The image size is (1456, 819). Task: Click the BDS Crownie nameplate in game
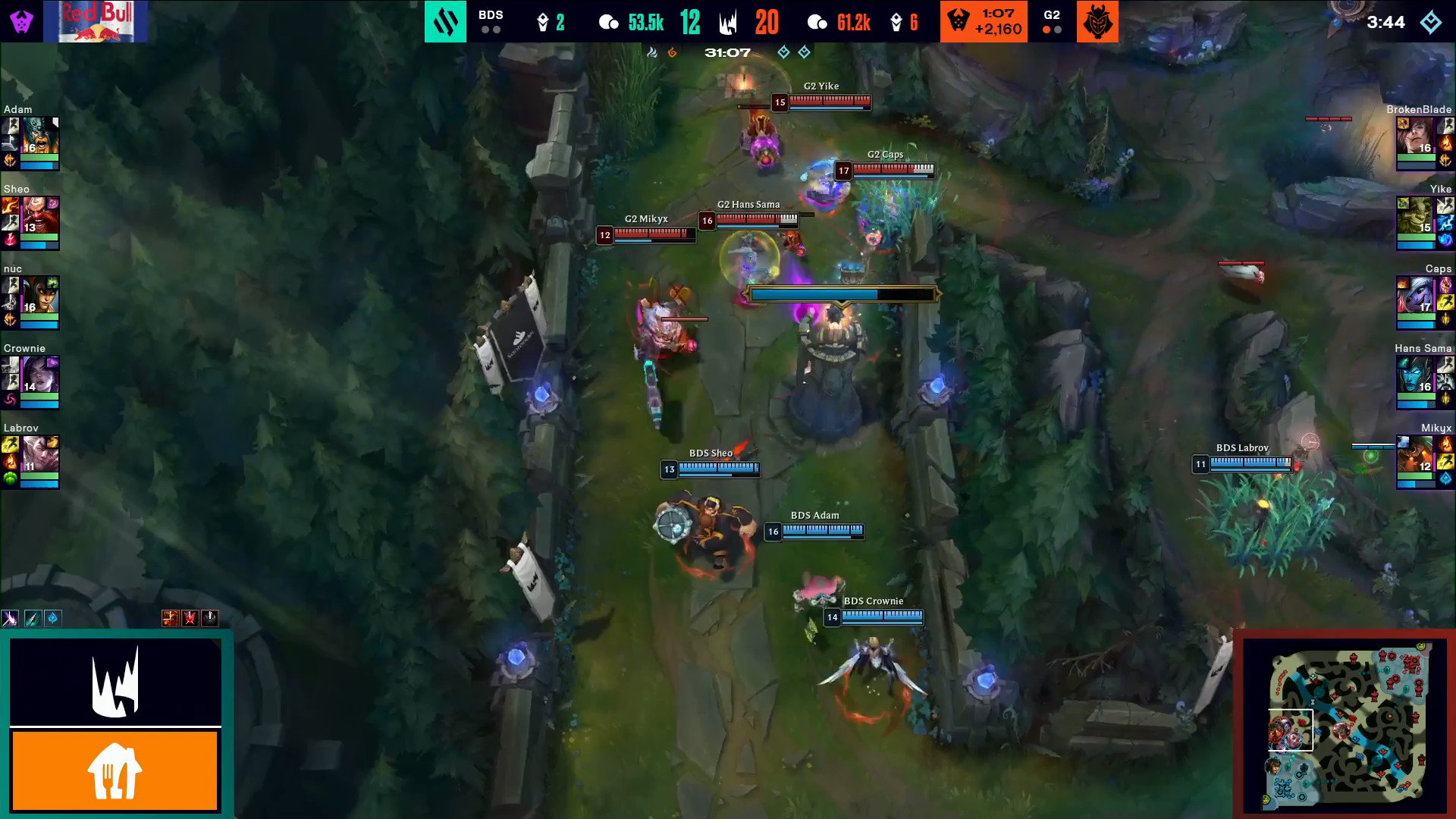tap(874, 601)
